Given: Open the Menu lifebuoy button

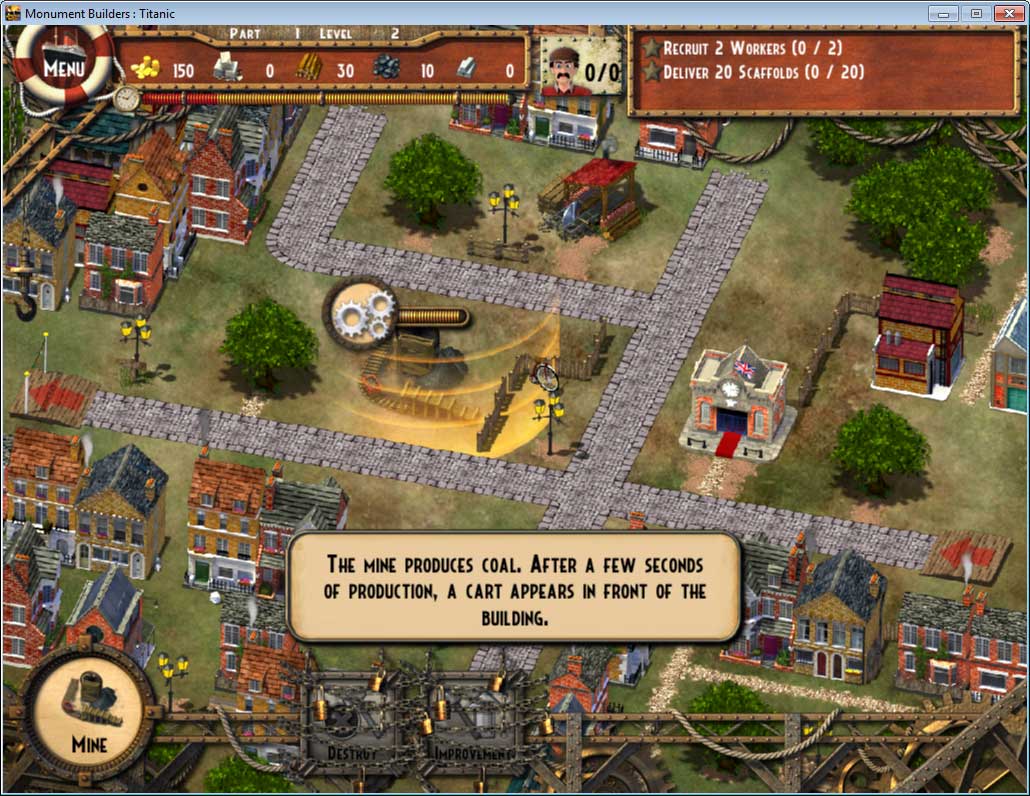Looking at the screenshot, I should [63, 68].
